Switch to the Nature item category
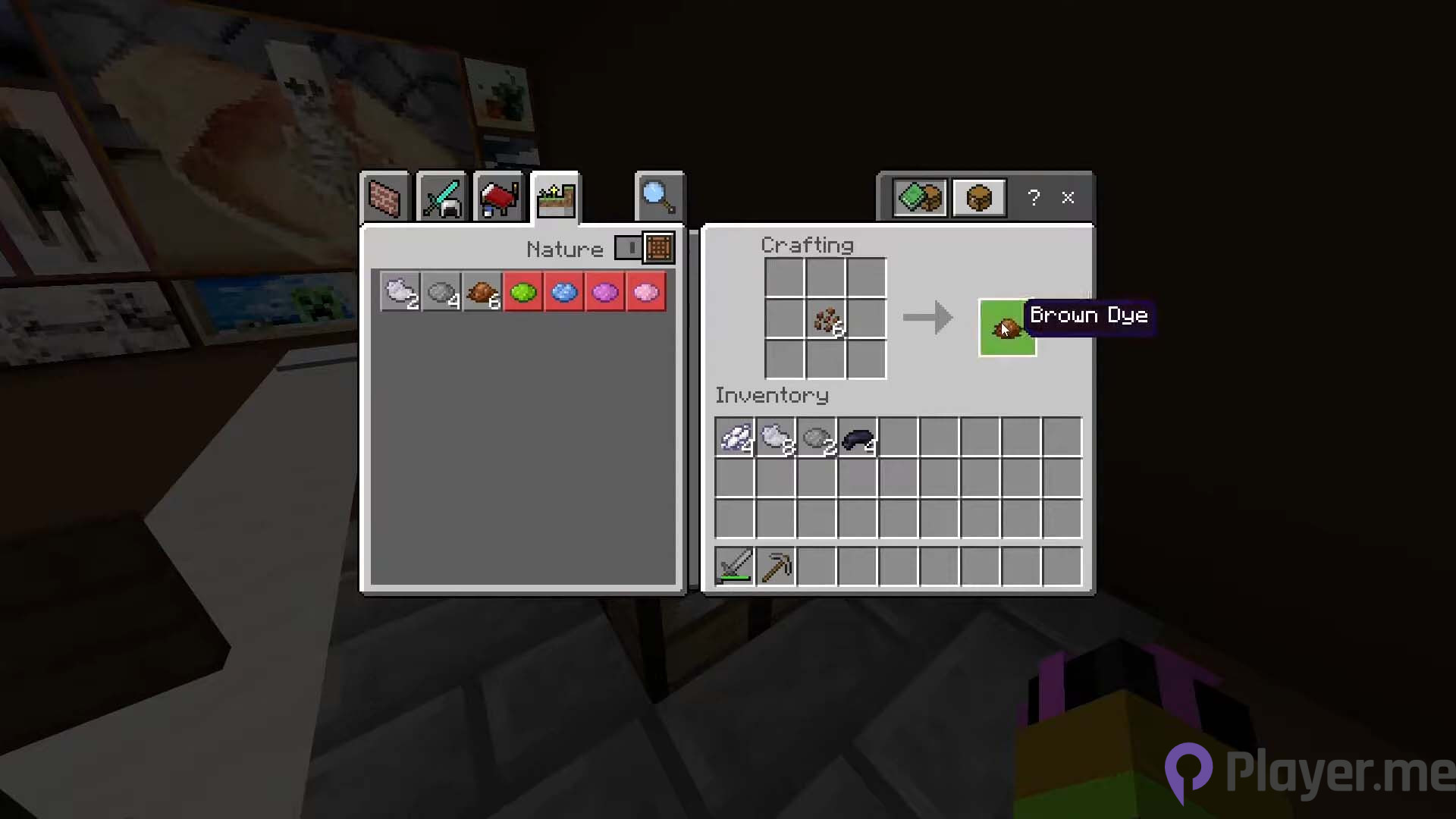1456x819 pixels. pyautogui.click(x=556, y=197)
